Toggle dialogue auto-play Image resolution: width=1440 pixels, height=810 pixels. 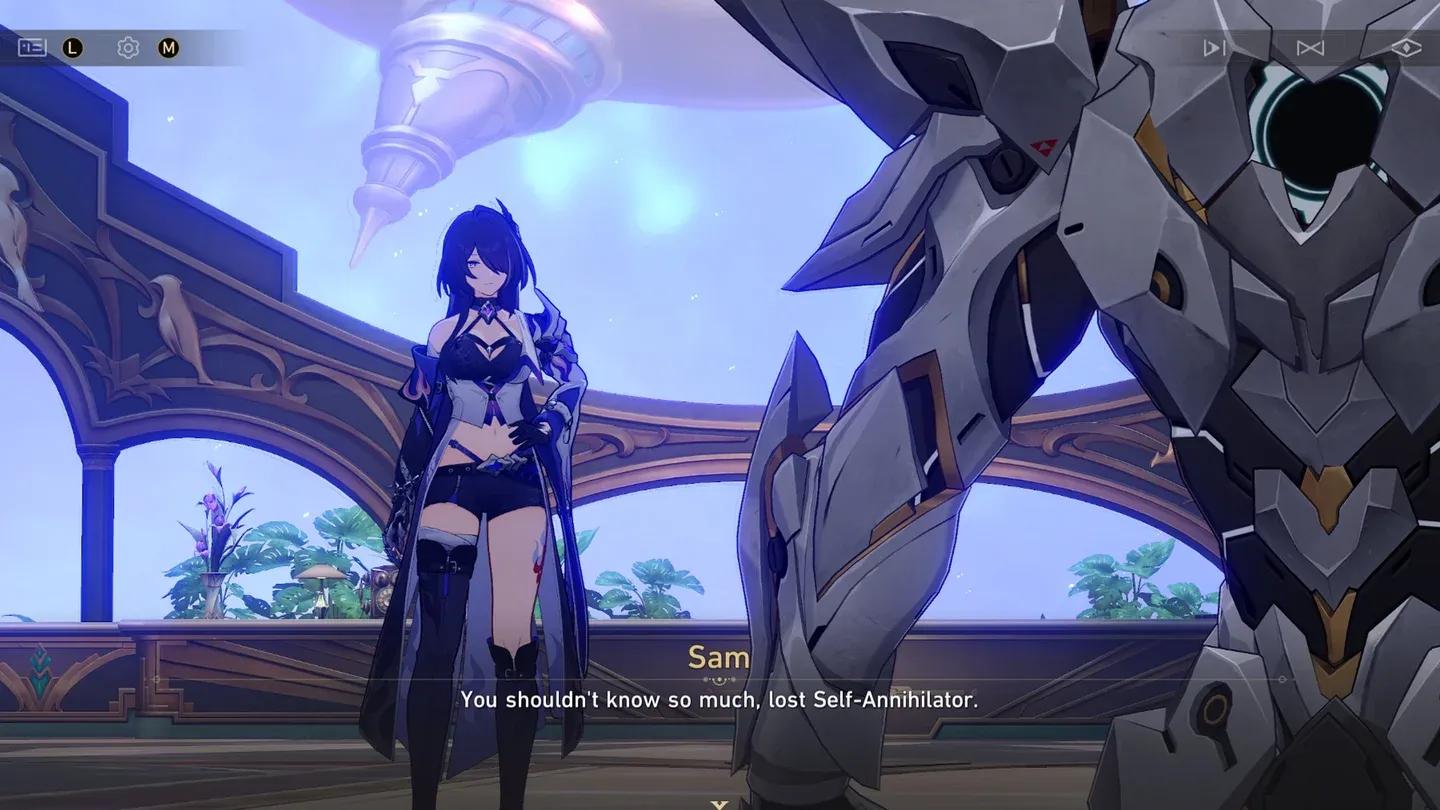[1214, 48]
